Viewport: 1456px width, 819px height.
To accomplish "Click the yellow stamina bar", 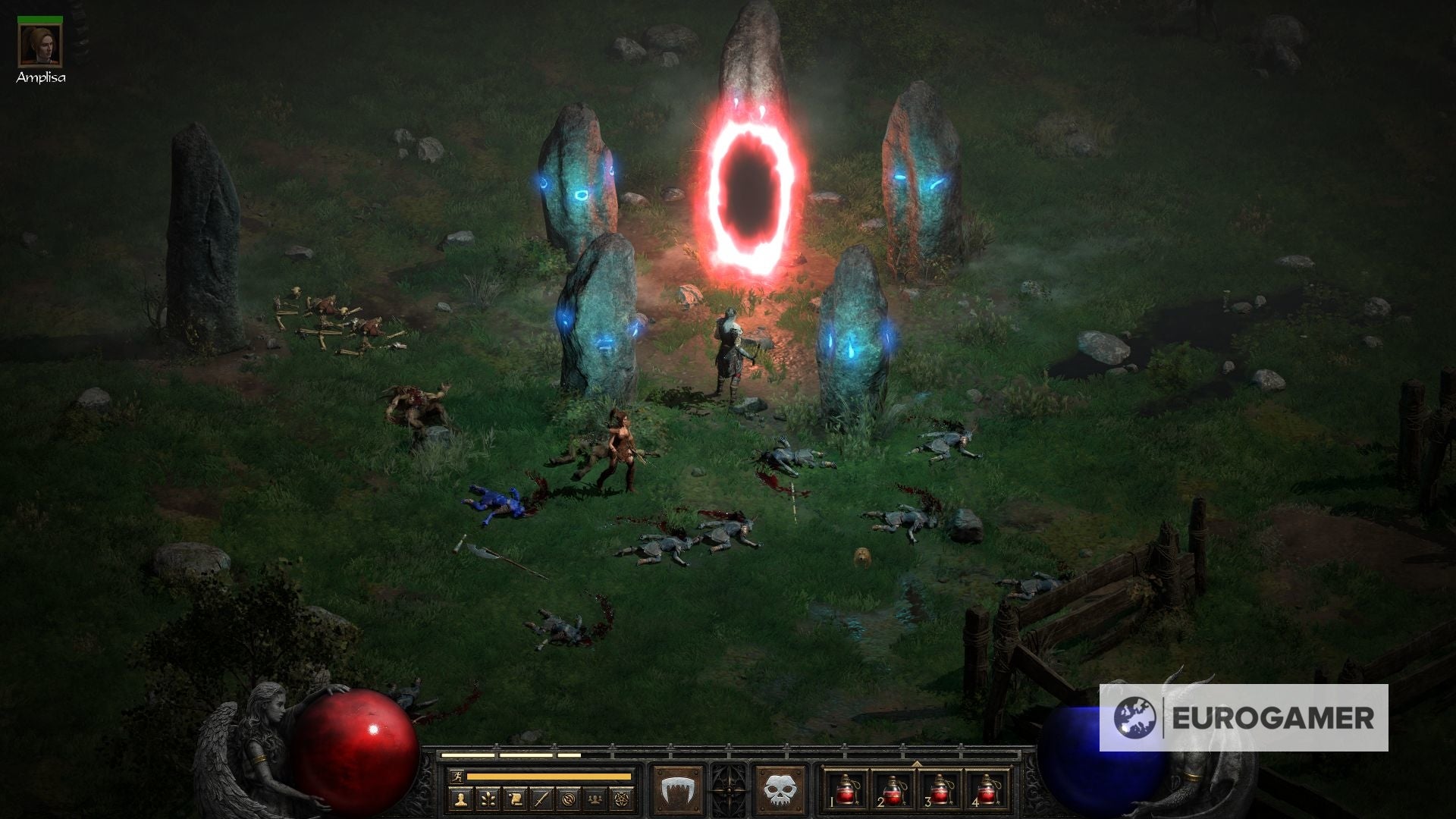I will [548, 777].
